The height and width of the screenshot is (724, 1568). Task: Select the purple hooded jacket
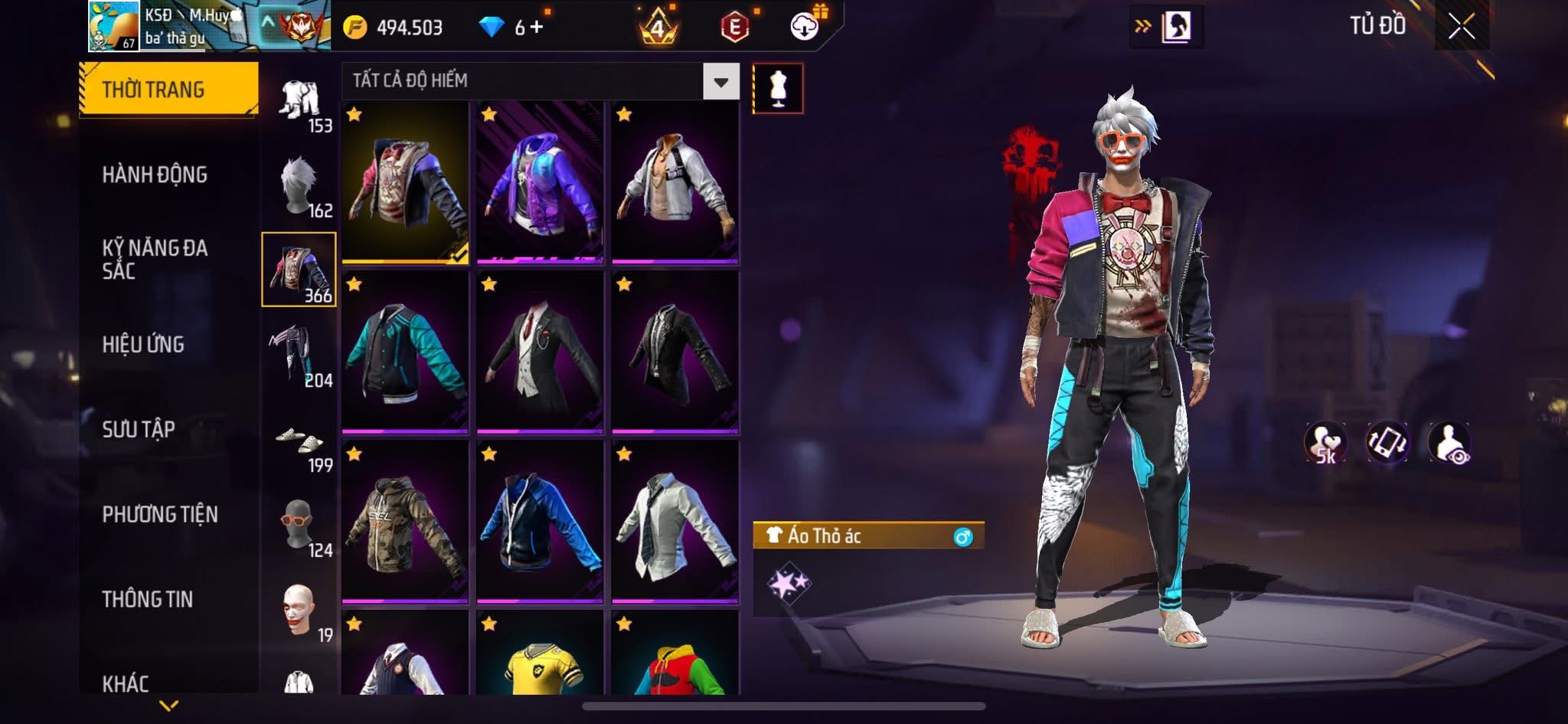pos(540,182)
